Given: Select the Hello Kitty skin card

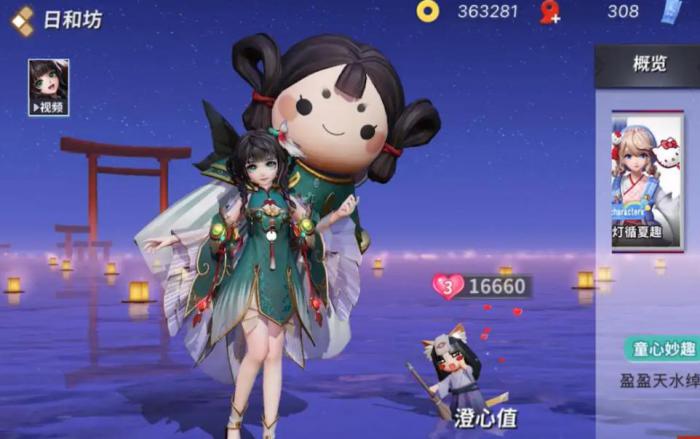Looking at the screenshot, I should 647,180.
